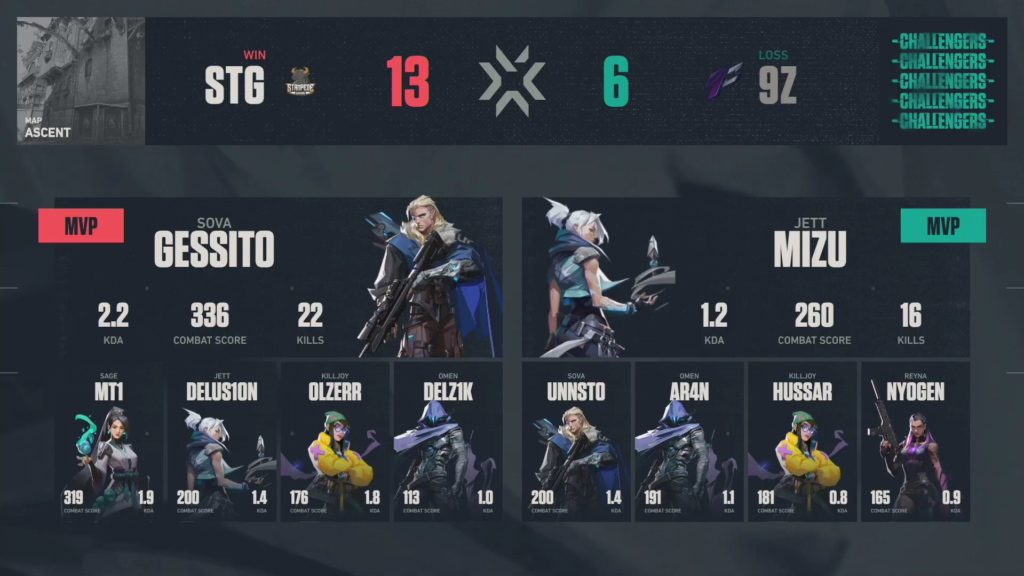Open DELUS1ON's Jett player card

(x=221, y=441)
